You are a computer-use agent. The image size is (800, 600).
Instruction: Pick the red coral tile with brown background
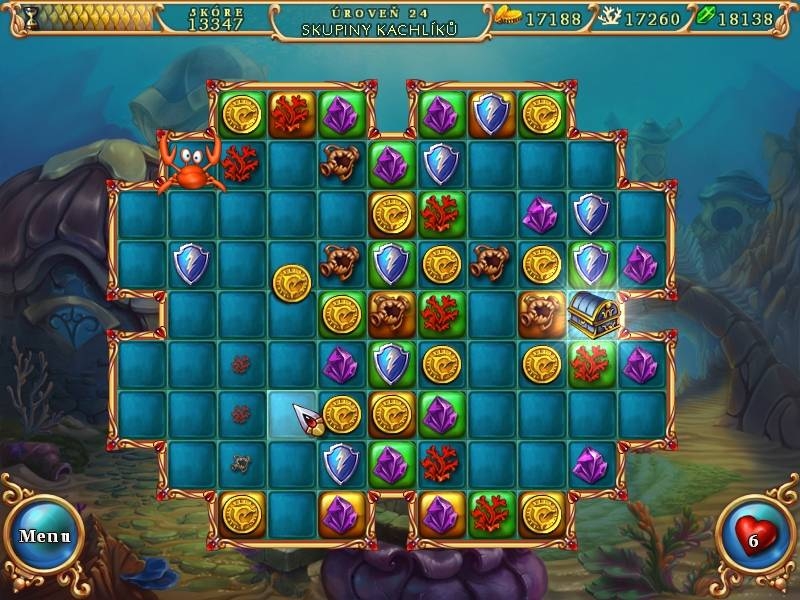pos(291,115)
